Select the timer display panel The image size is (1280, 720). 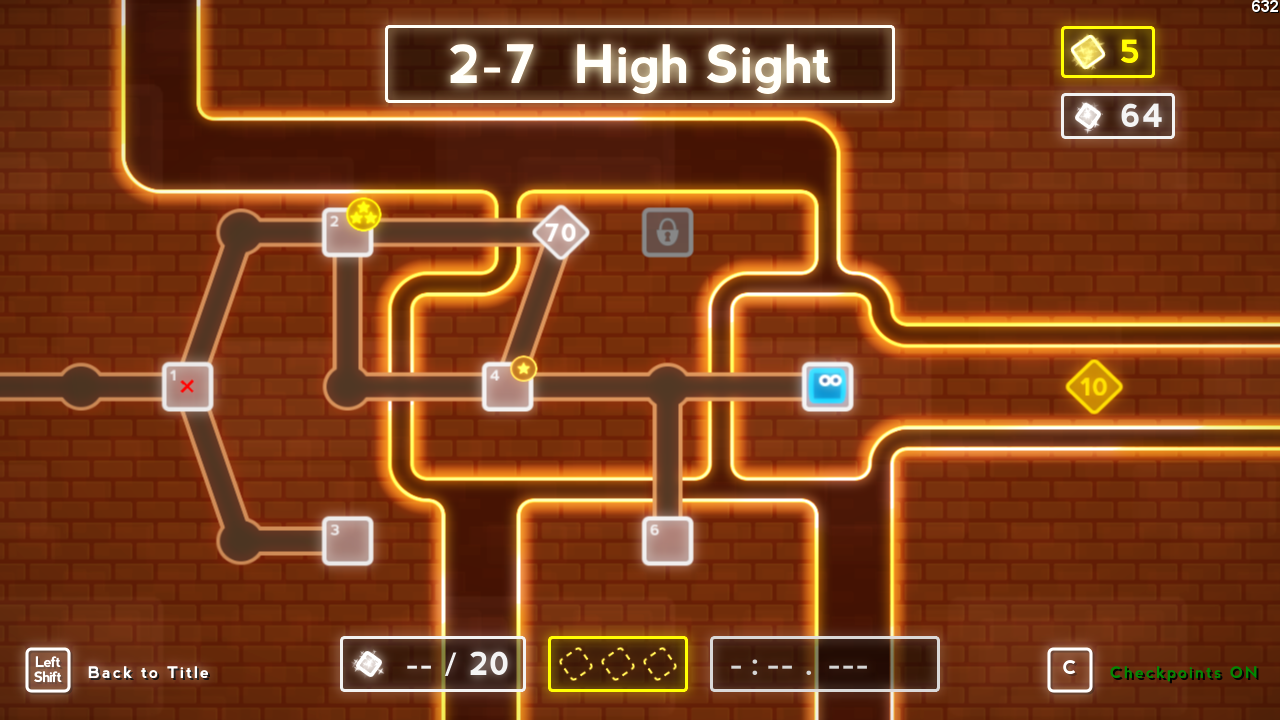[824, 663]
